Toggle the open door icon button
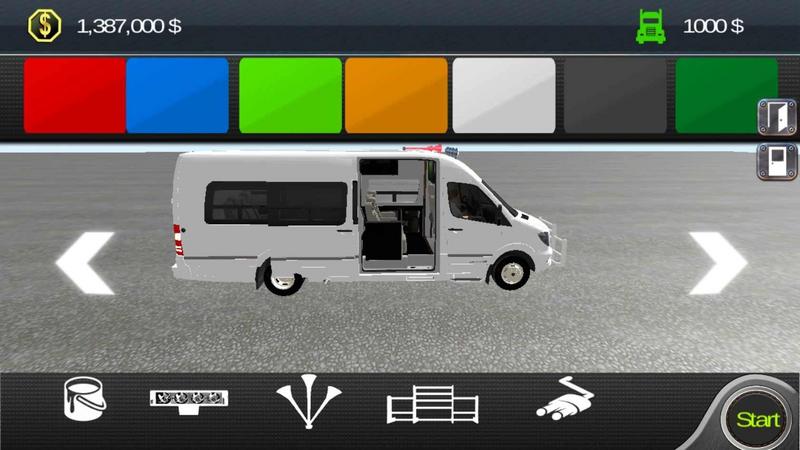This screenshot has width=800, height=450. pyautogui.click(x=777, y=117)
